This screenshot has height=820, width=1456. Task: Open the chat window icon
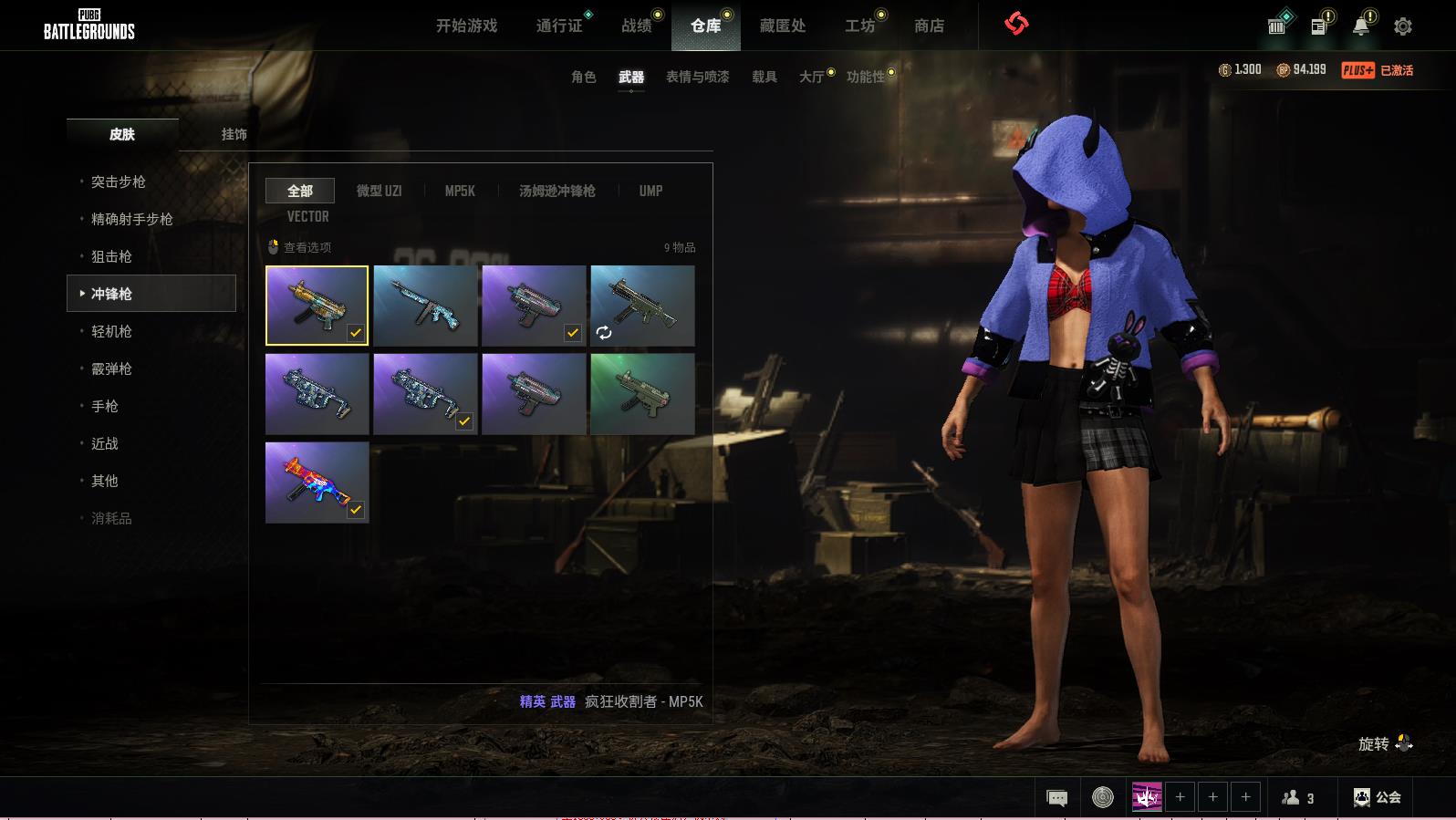tap(1056, 798)
